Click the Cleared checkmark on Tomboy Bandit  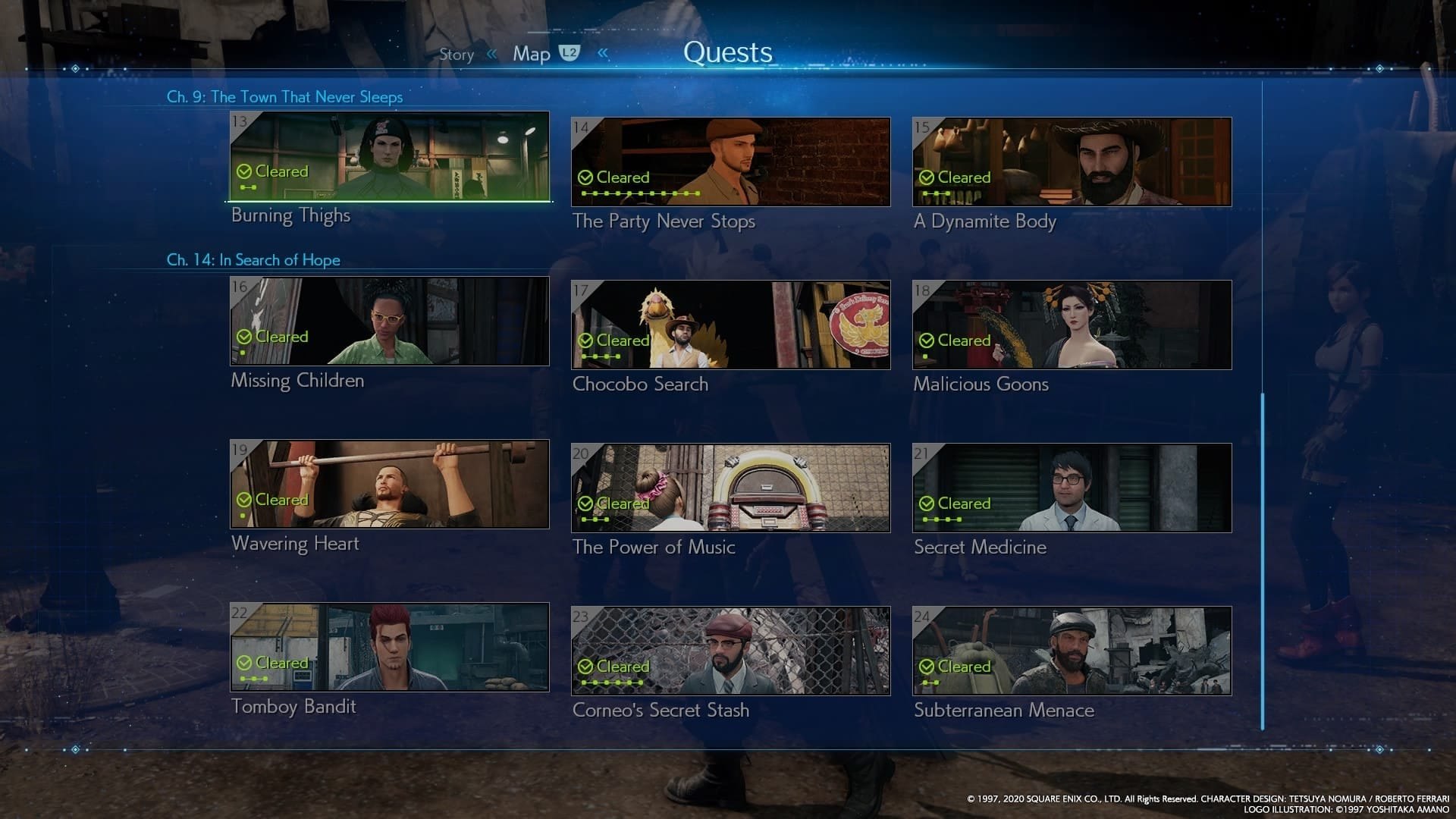(245, 662)
